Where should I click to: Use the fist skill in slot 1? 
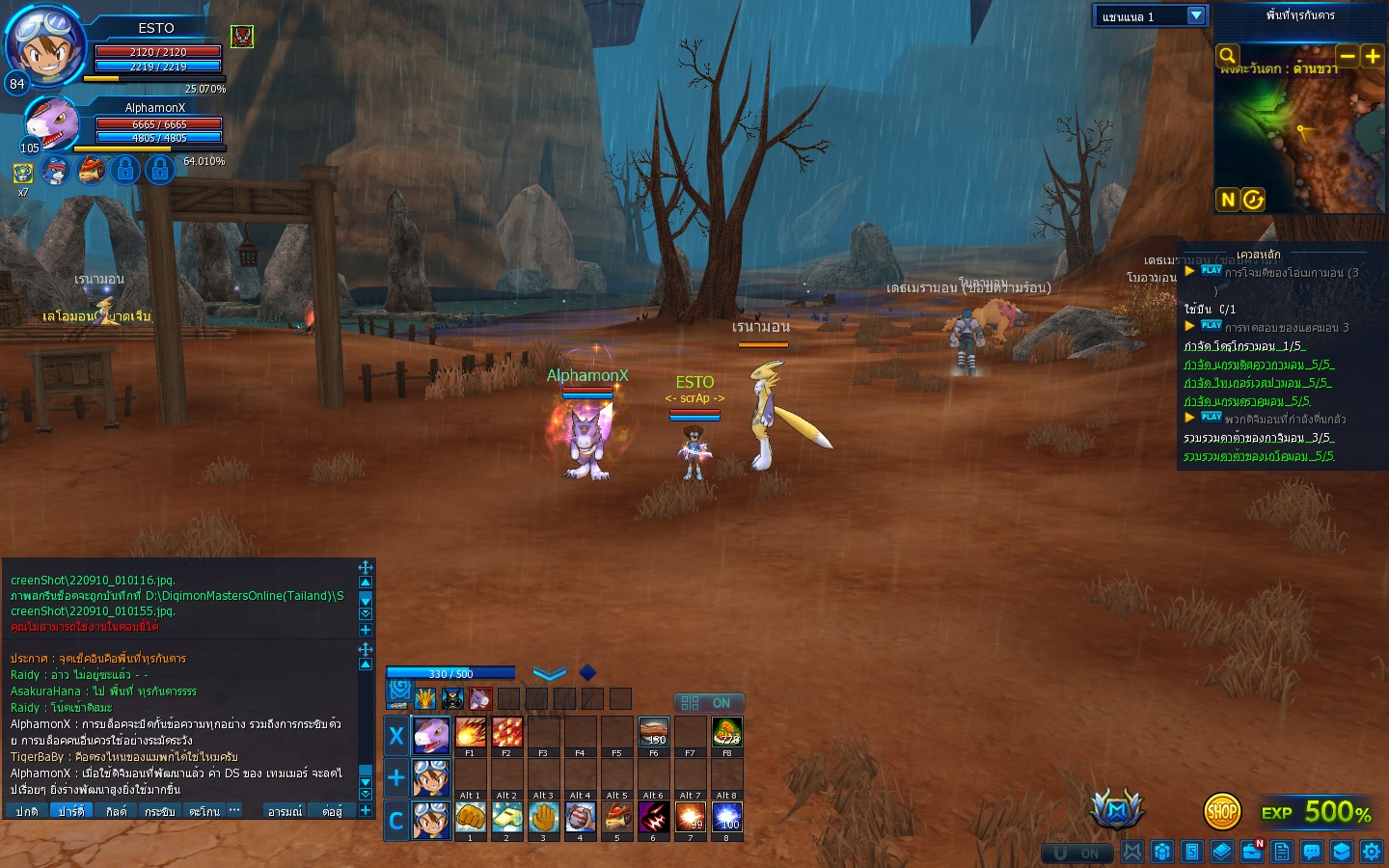tap(470, 818)
